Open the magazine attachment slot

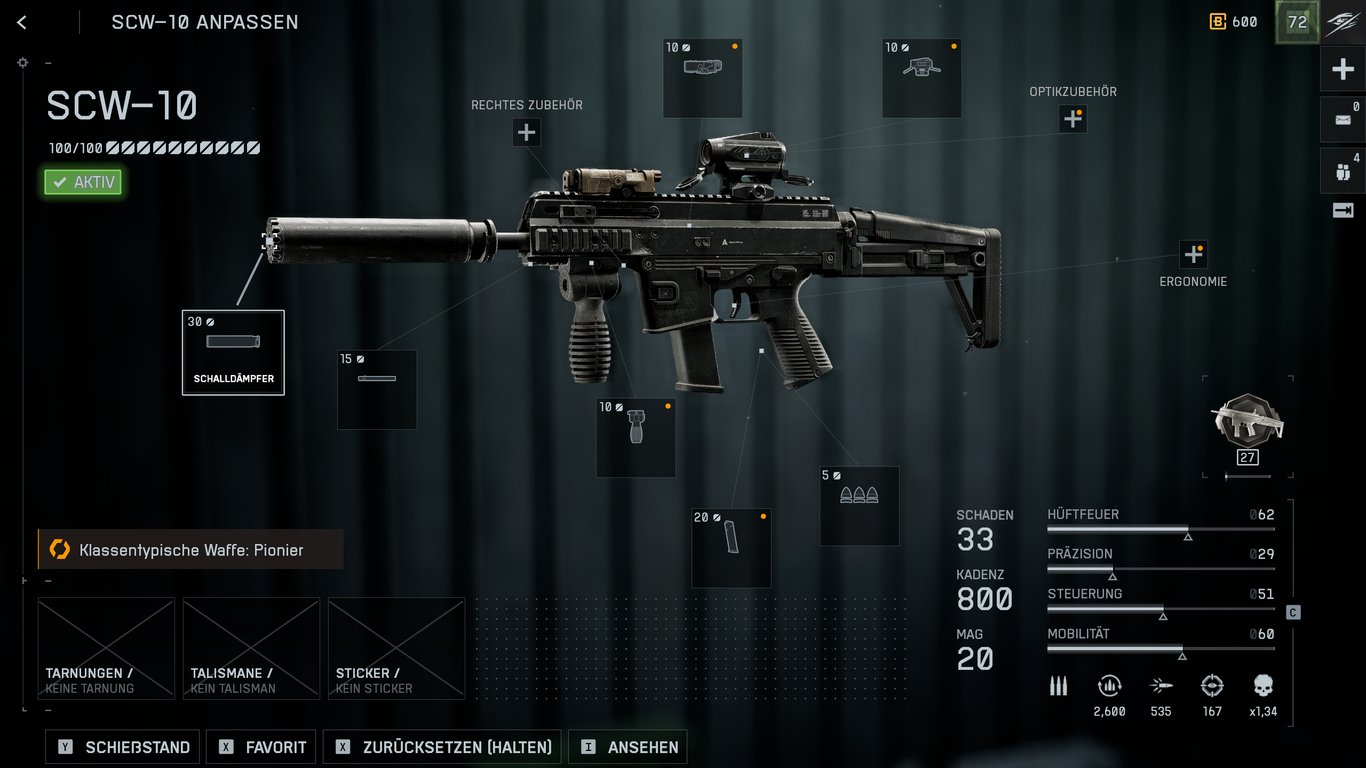pyautogui.click(x=731, y=547)
